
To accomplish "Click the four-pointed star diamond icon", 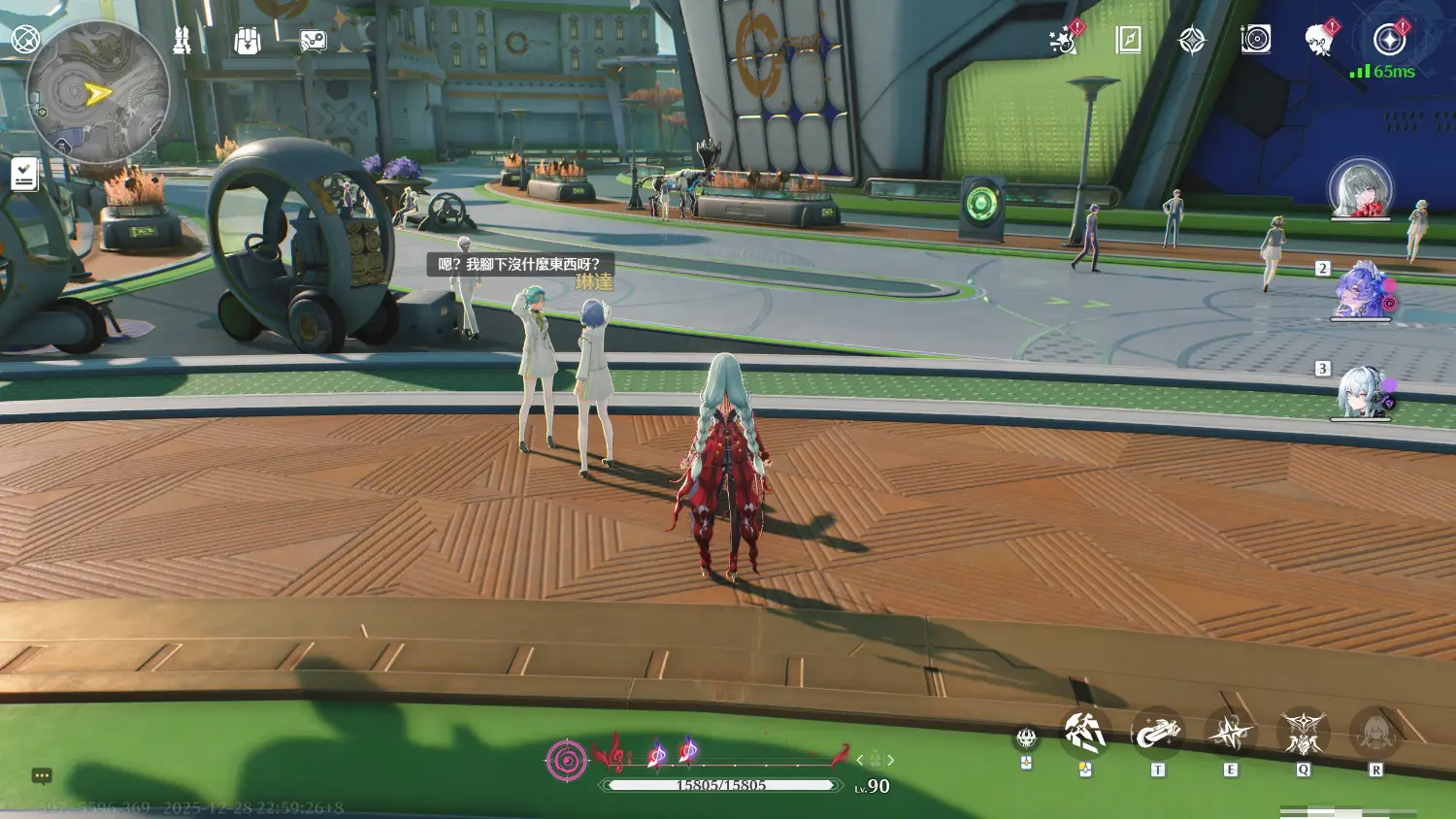I will tap(1192, 40).
